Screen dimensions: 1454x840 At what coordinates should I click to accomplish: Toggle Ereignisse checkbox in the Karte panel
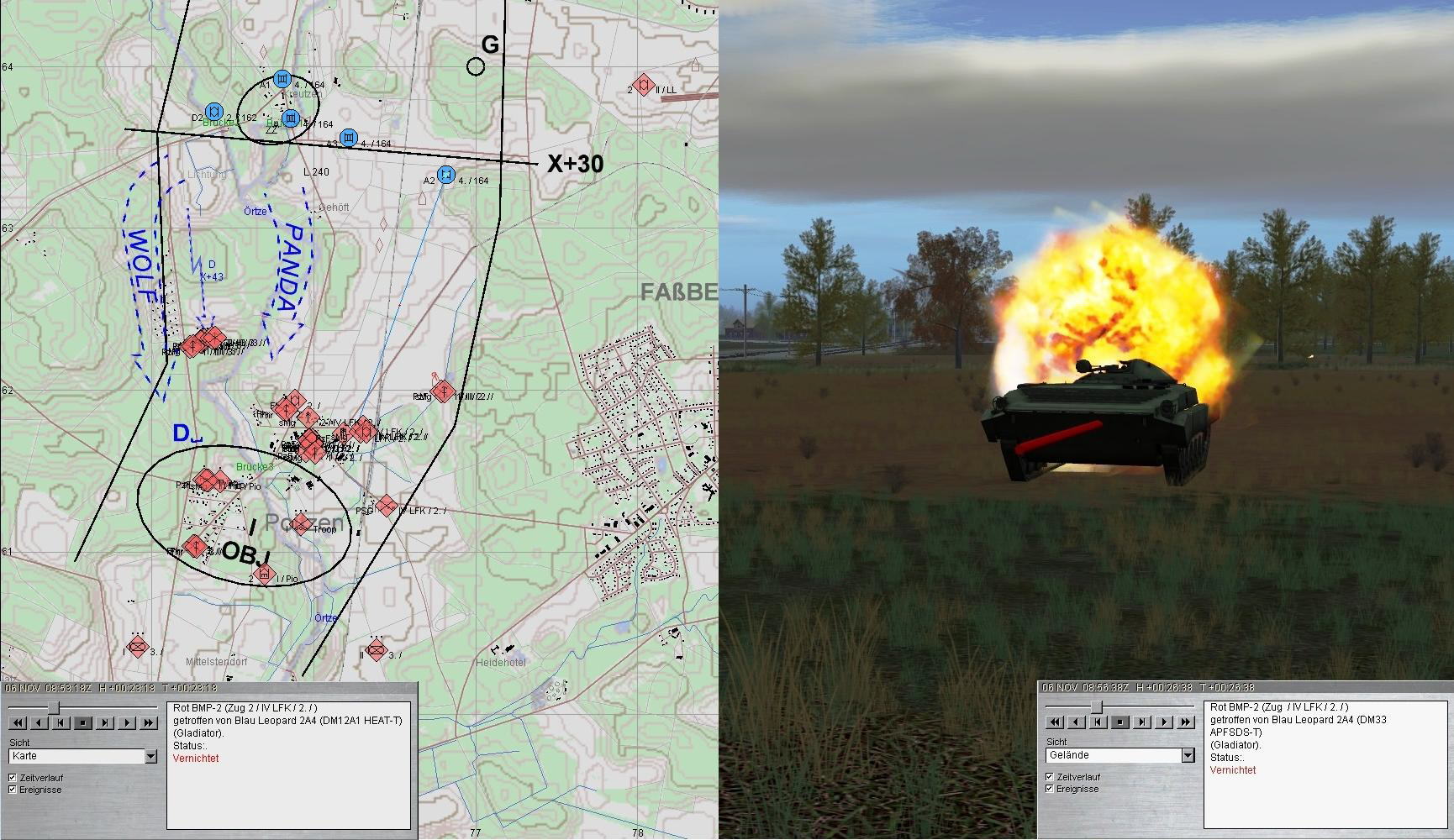(x=13, y=790)
